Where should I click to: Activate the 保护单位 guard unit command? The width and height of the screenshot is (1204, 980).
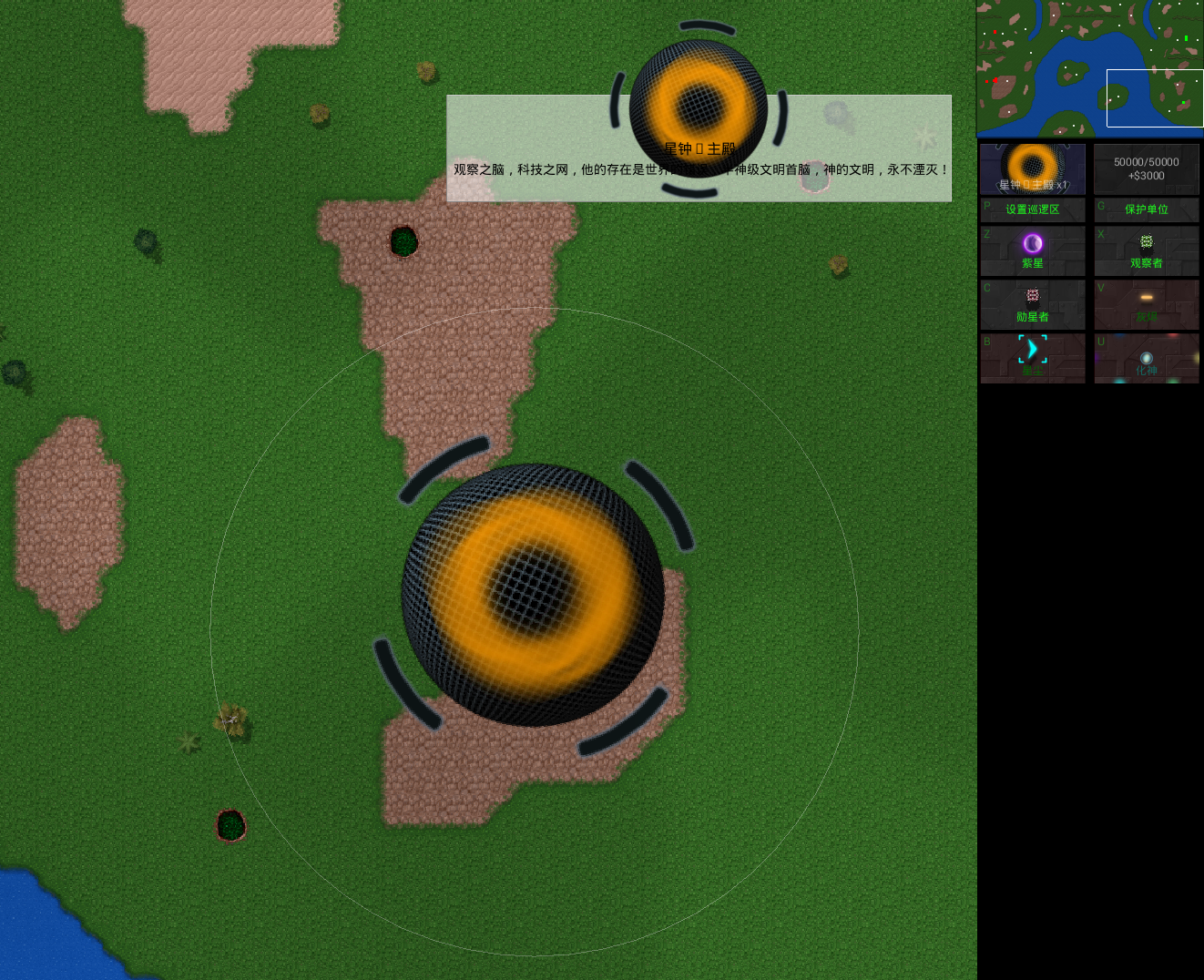[1146, 209]
